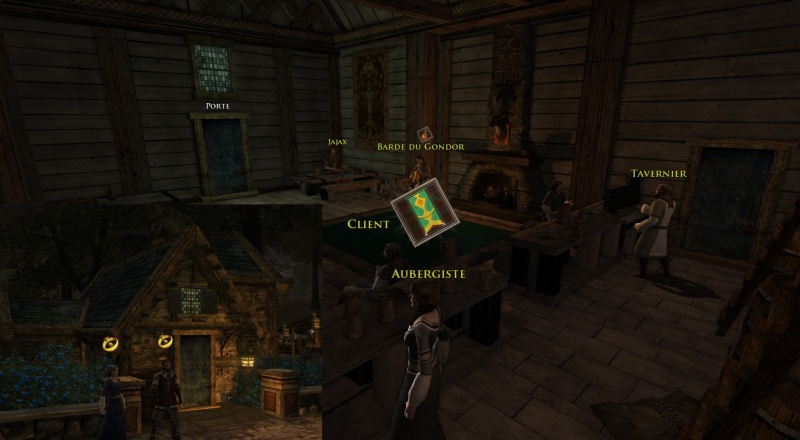Screen dimensions: 800x440
Task: Target the player nameplate Jajax
Action: tap(337, 142)
